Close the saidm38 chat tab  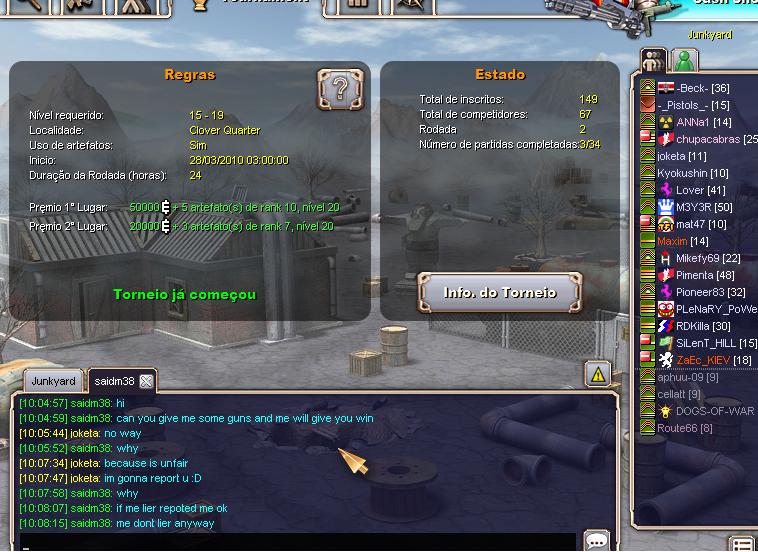[x=146, y=381]
